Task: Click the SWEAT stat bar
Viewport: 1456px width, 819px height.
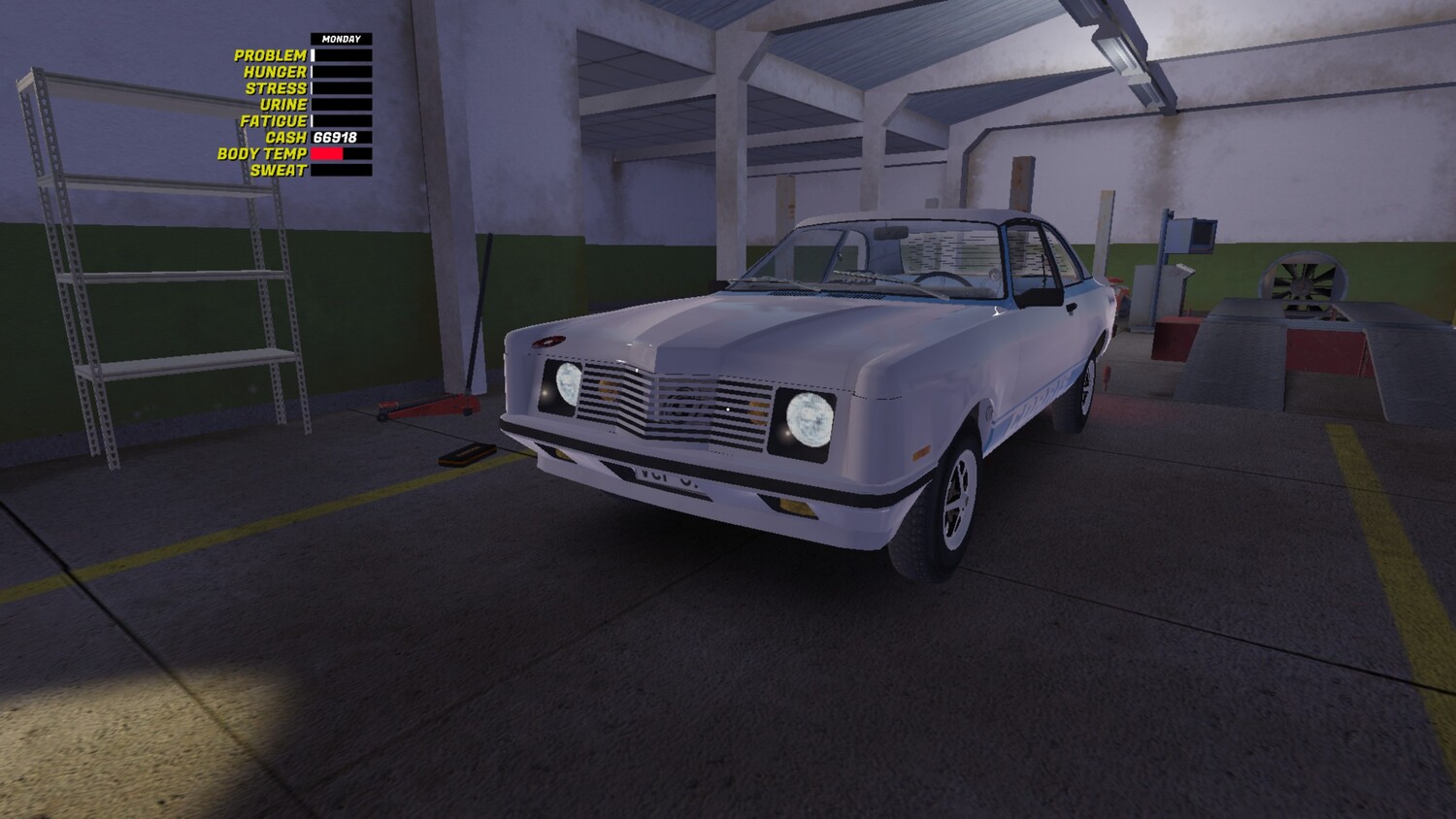Action: [x=340, y=168]
